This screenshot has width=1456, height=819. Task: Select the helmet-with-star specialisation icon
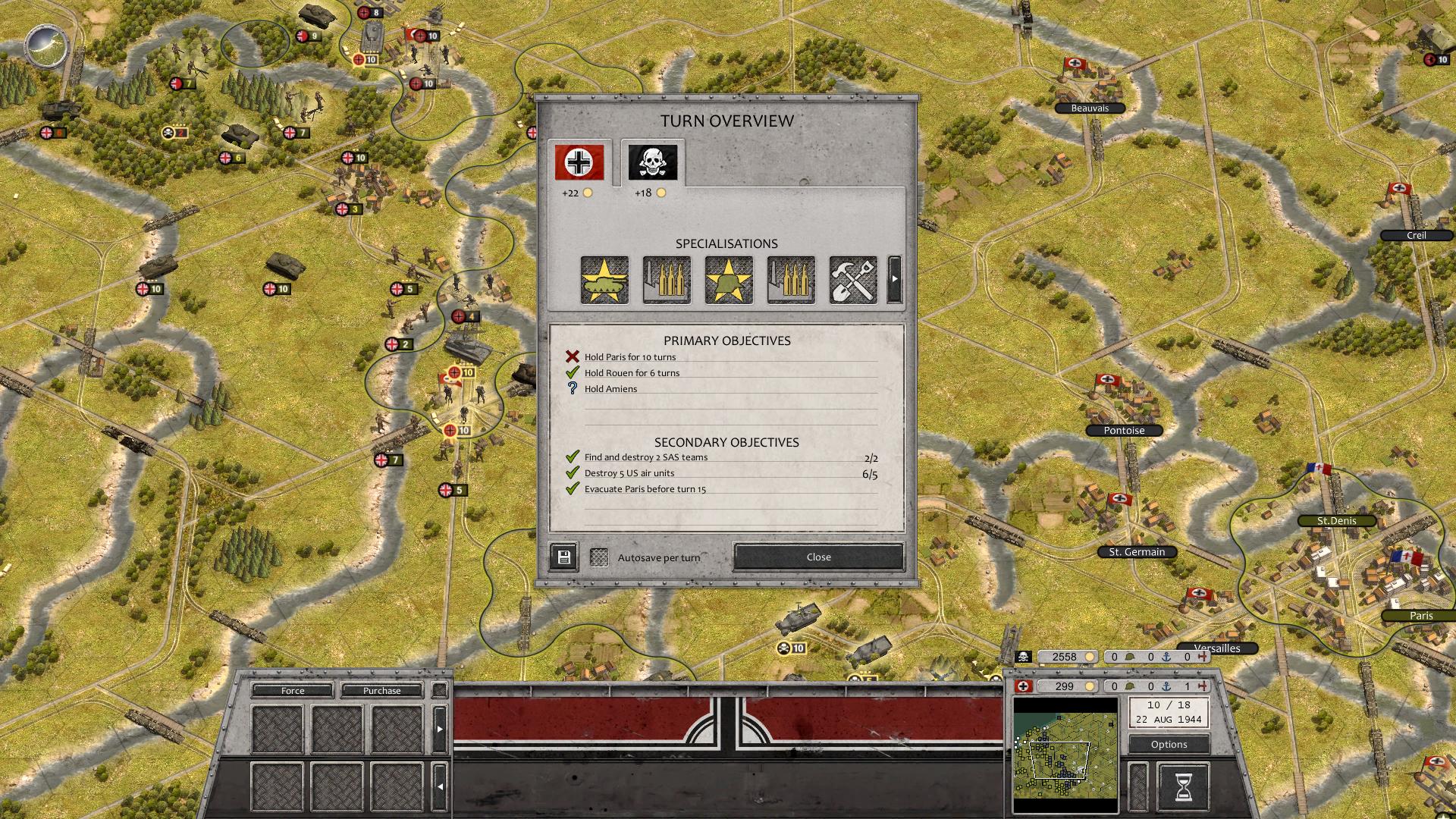pyautogui.click(x=729, y=280)
